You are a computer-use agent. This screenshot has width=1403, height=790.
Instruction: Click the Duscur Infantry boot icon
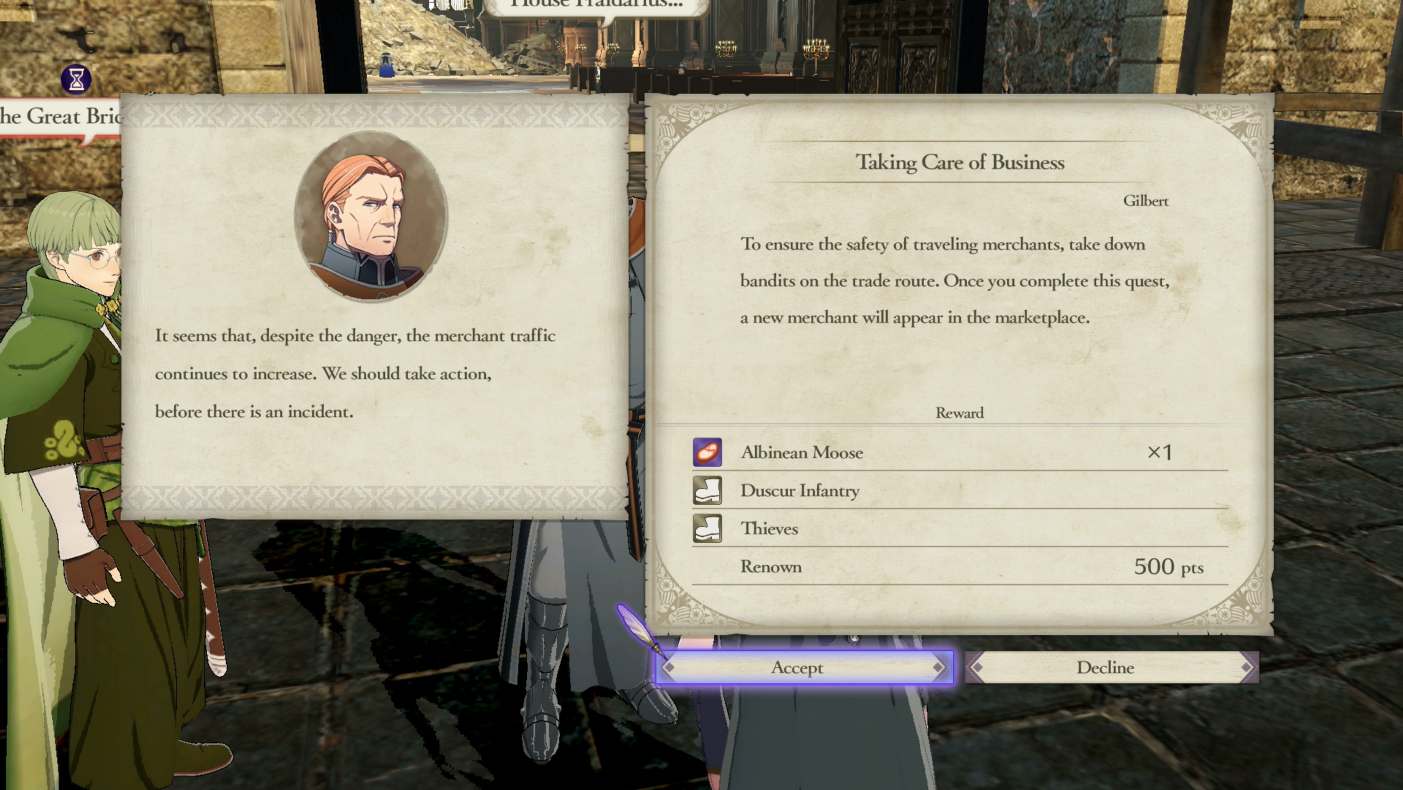pyautogui.click(x=707, y=490)
